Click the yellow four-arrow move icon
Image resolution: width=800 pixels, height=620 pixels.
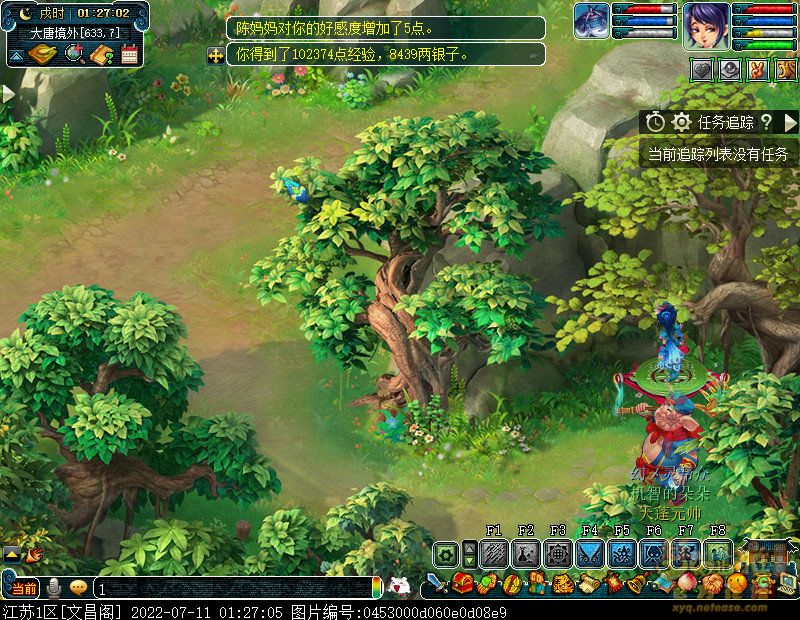coord(215,55)
